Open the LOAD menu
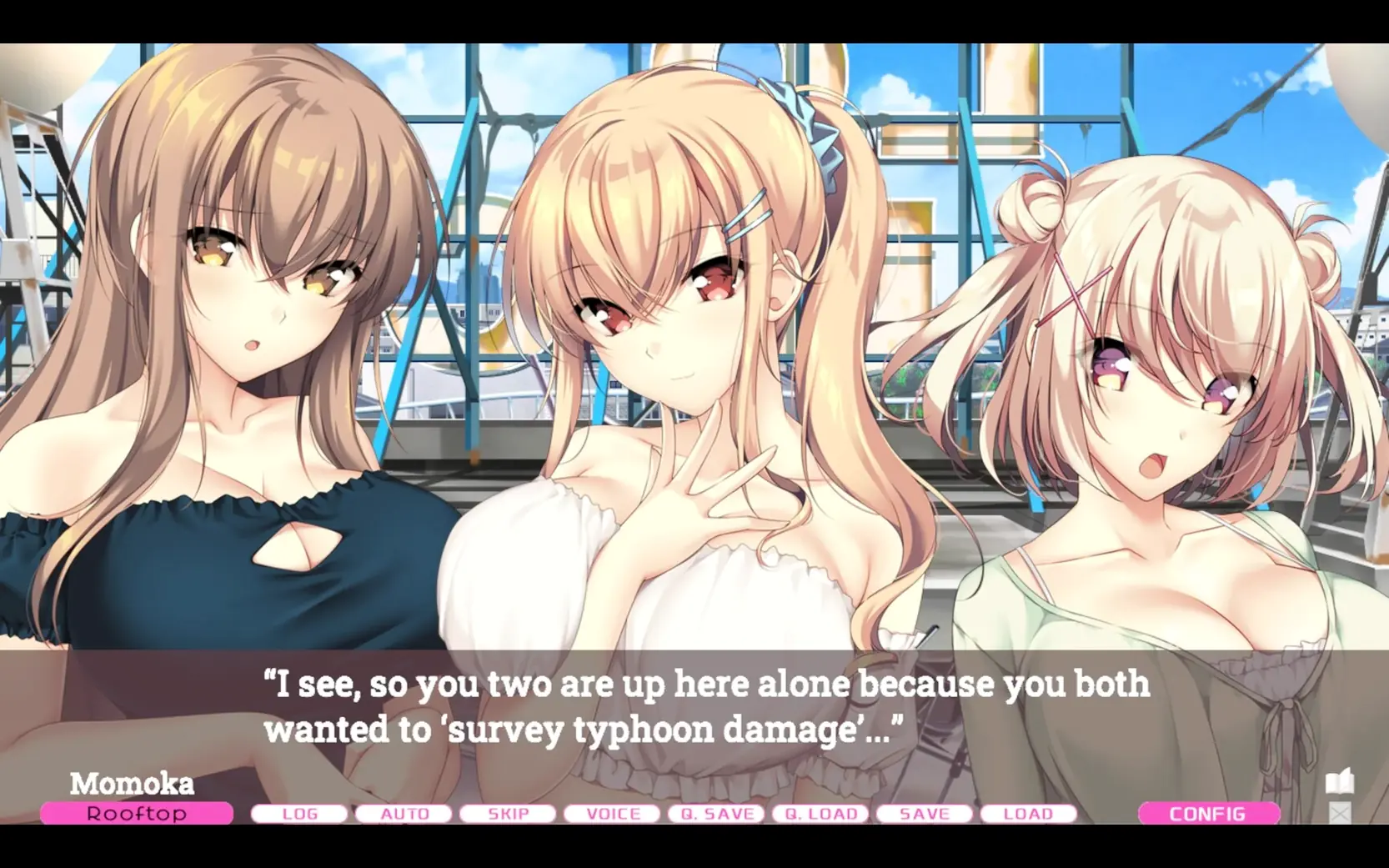Image resolution: width=1389 pixels, height=868 pixels. point(1028,814)
